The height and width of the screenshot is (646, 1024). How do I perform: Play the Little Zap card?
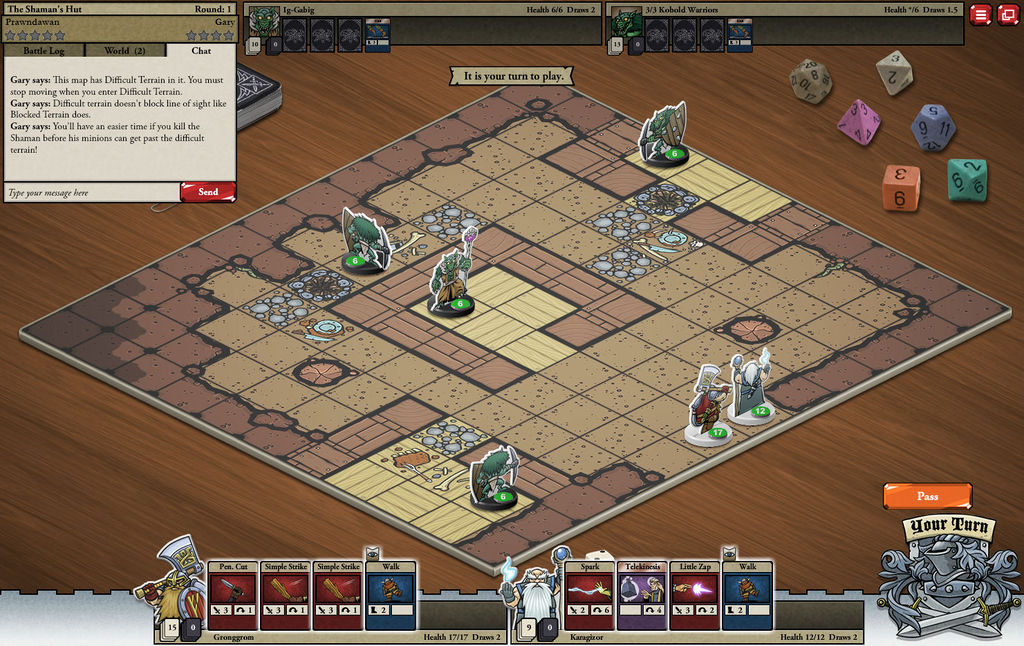(694, 596)
